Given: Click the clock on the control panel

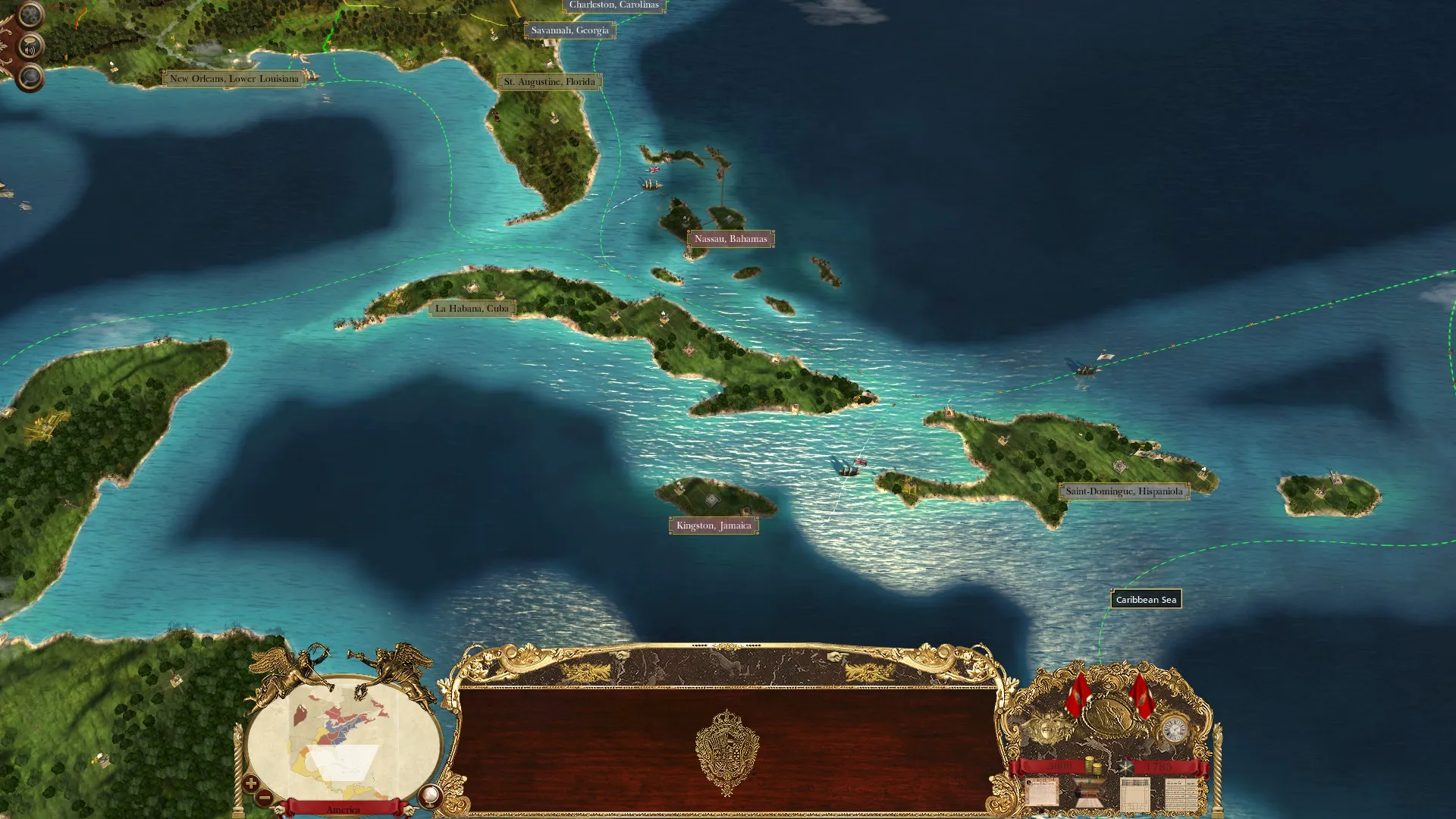Looking at the screenshot, I should click(1175, 728).
